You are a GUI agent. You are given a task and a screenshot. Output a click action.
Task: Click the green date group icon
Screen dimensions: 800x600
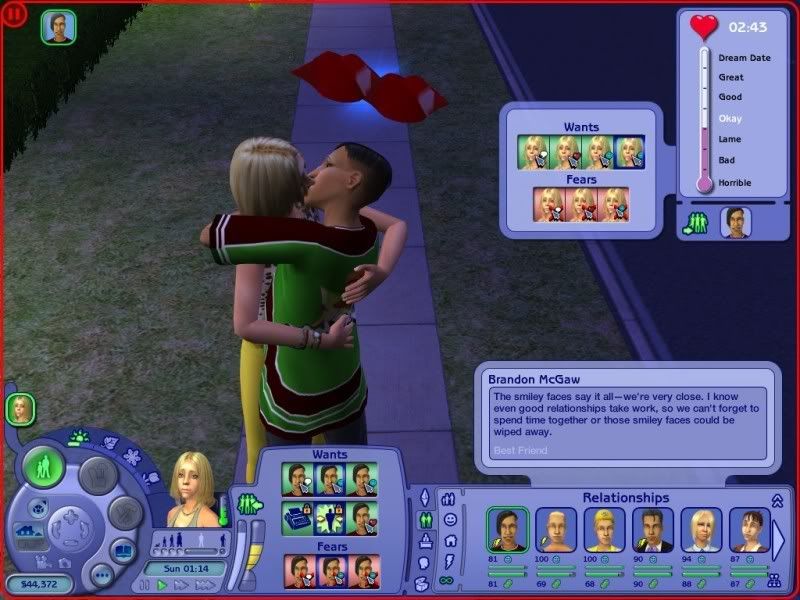(x=696, y=223)
